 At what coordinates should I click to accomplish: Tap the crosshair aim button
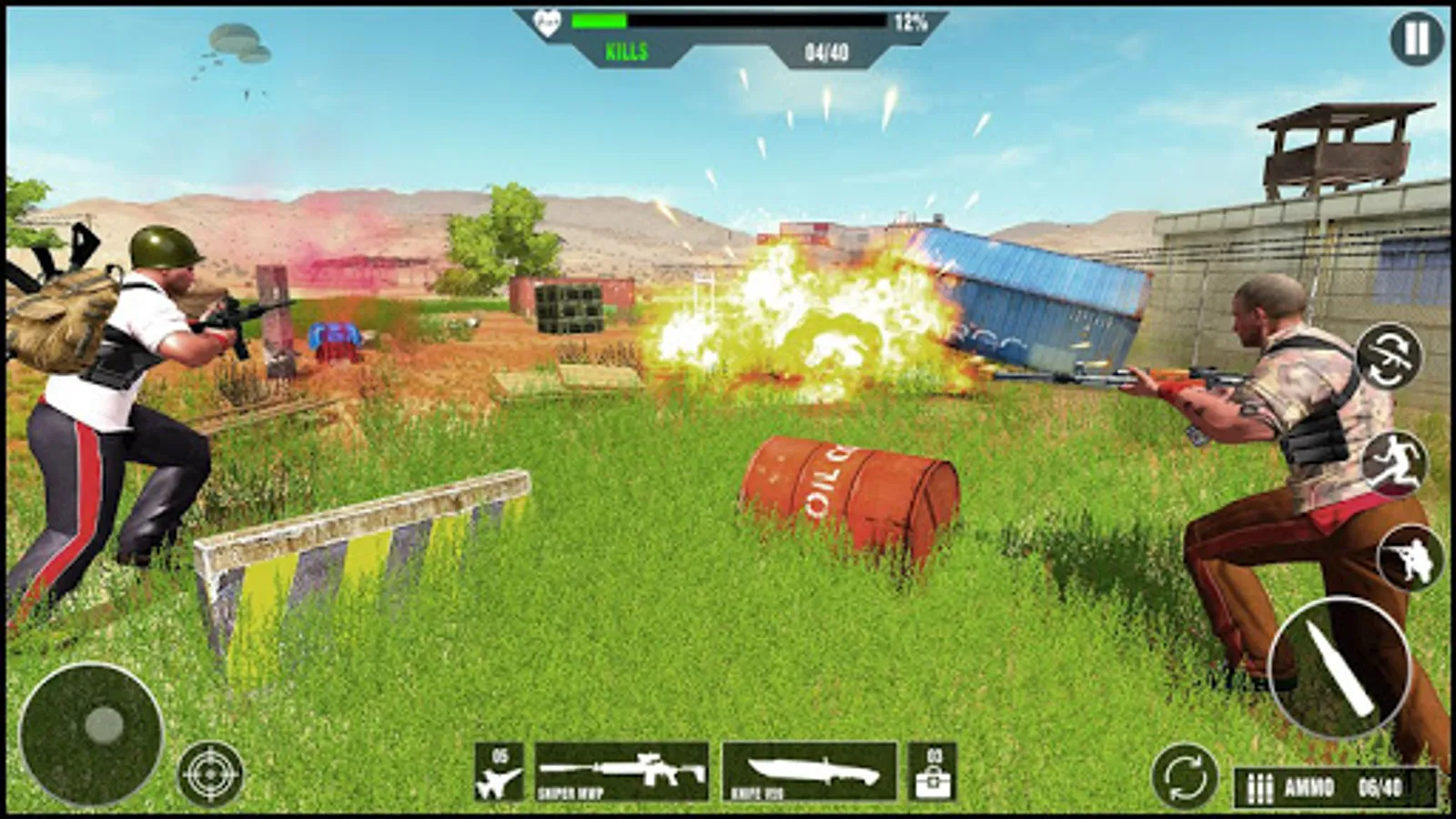click(x=210, y=774)
